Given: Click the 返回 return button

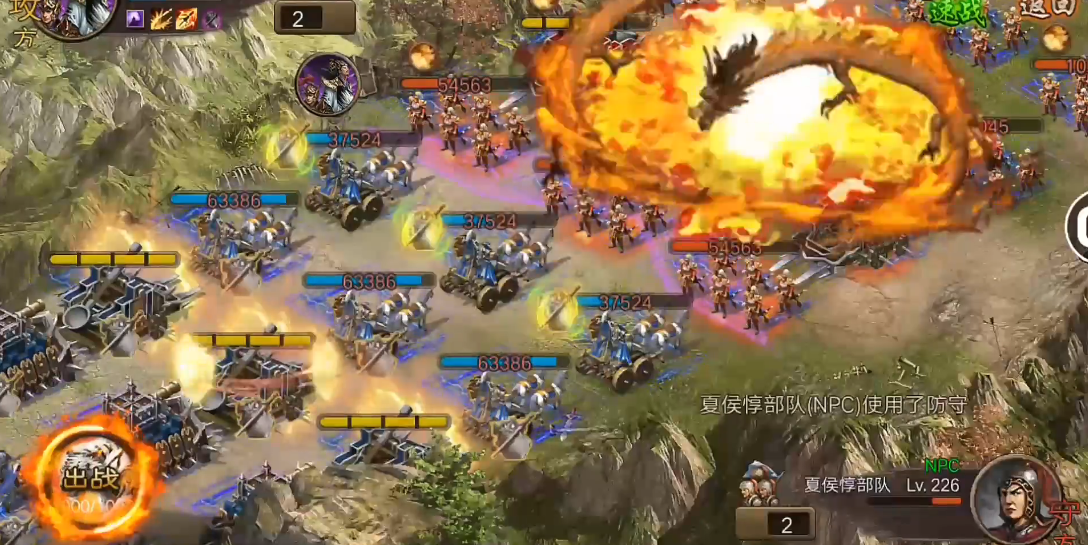Looking at the screenshot, I should 1047,12.
